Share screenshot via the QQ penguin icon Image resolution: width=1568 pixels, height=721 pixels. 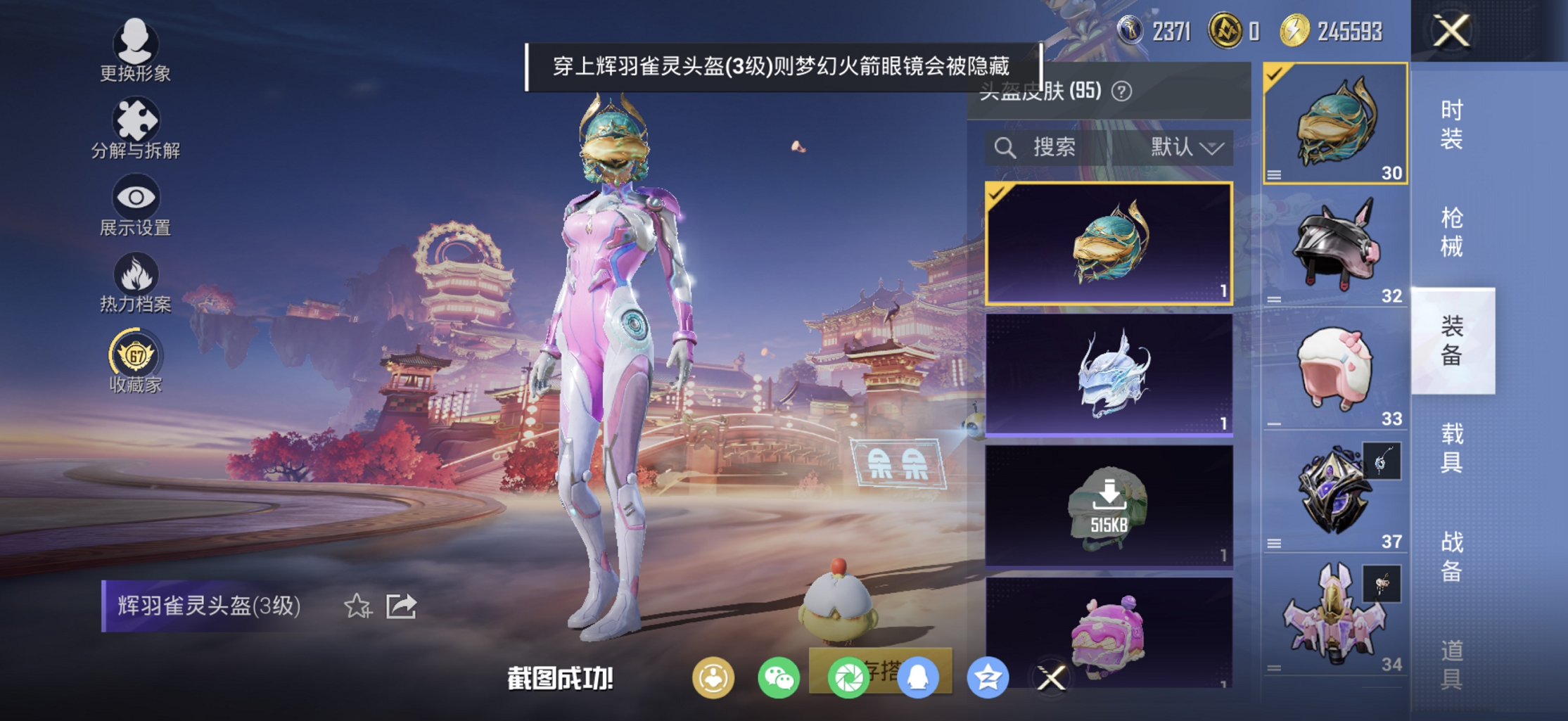point(920,676)
